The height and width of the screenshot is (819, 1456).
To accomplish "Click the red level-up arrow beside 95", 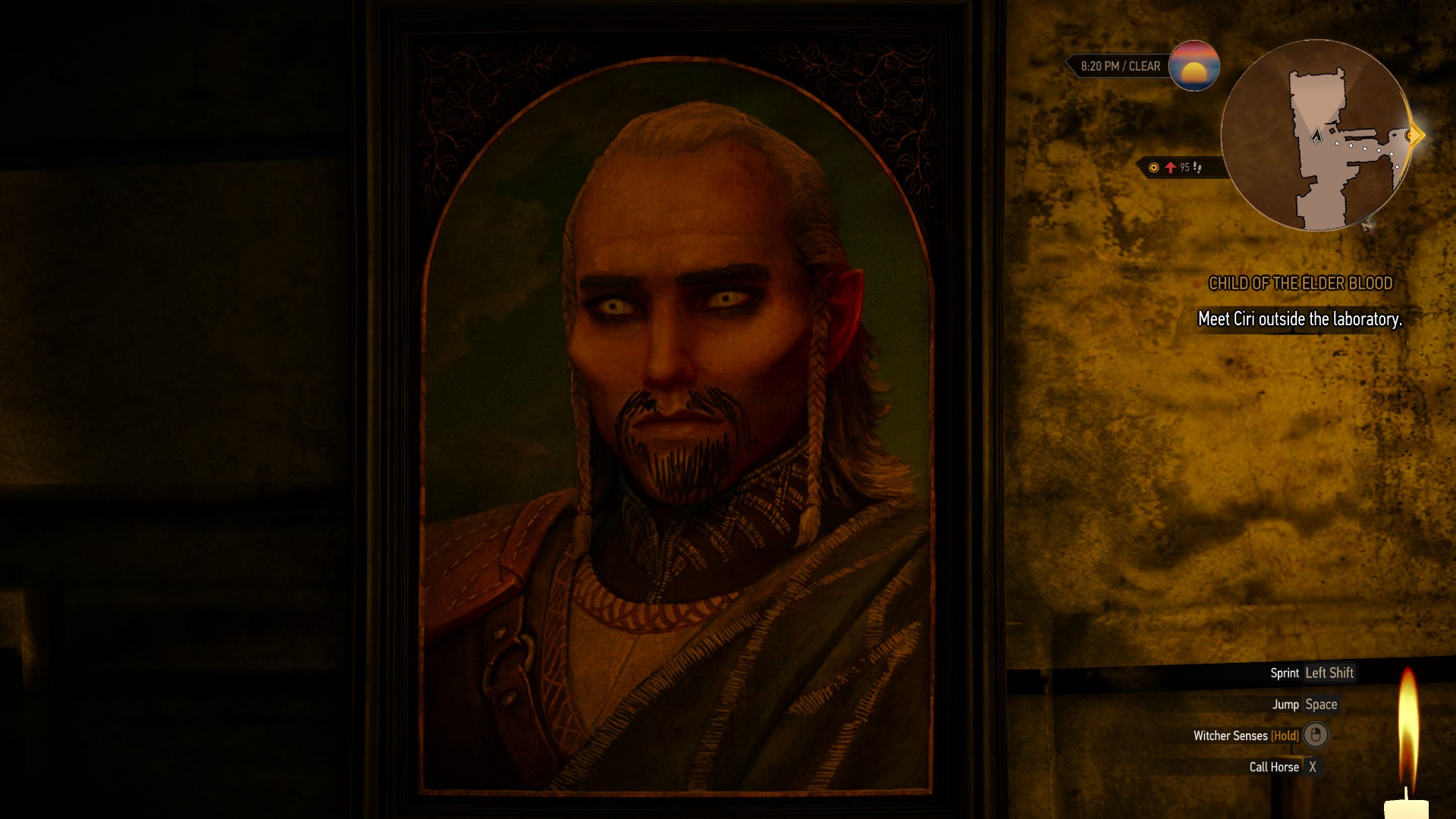I will 1170,168.
